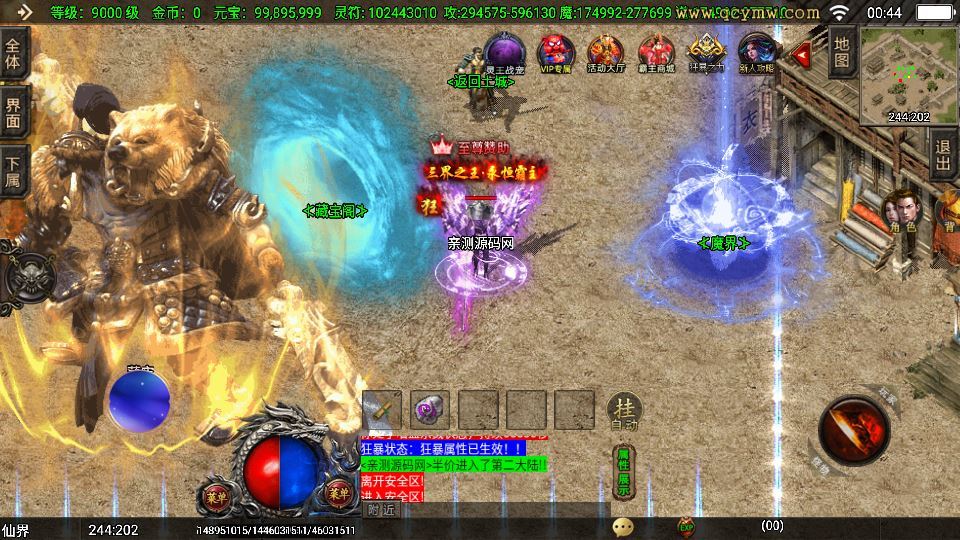Select the 下属 subordinates tab
The width and height of the screenshot is (960, 540).
(14, 170)
